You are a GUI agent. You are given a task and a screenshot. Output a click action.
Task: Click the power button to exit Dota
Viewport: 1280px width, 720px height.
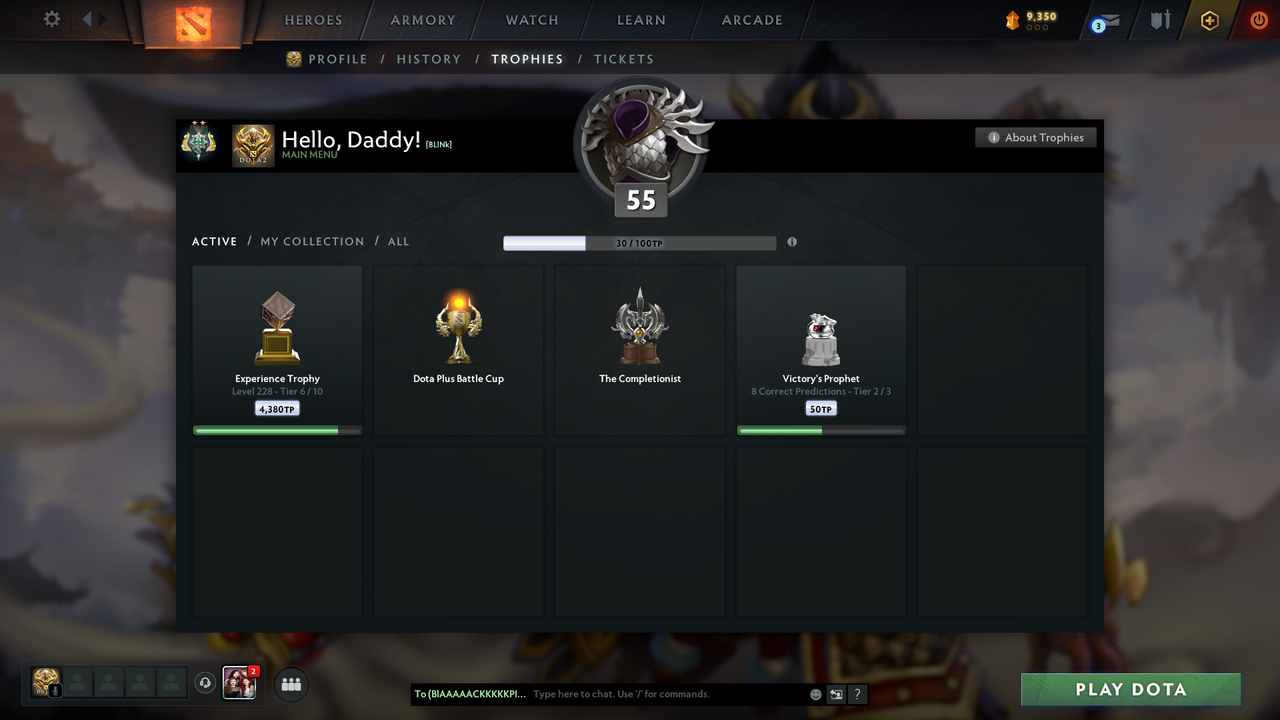point(1258,20)
